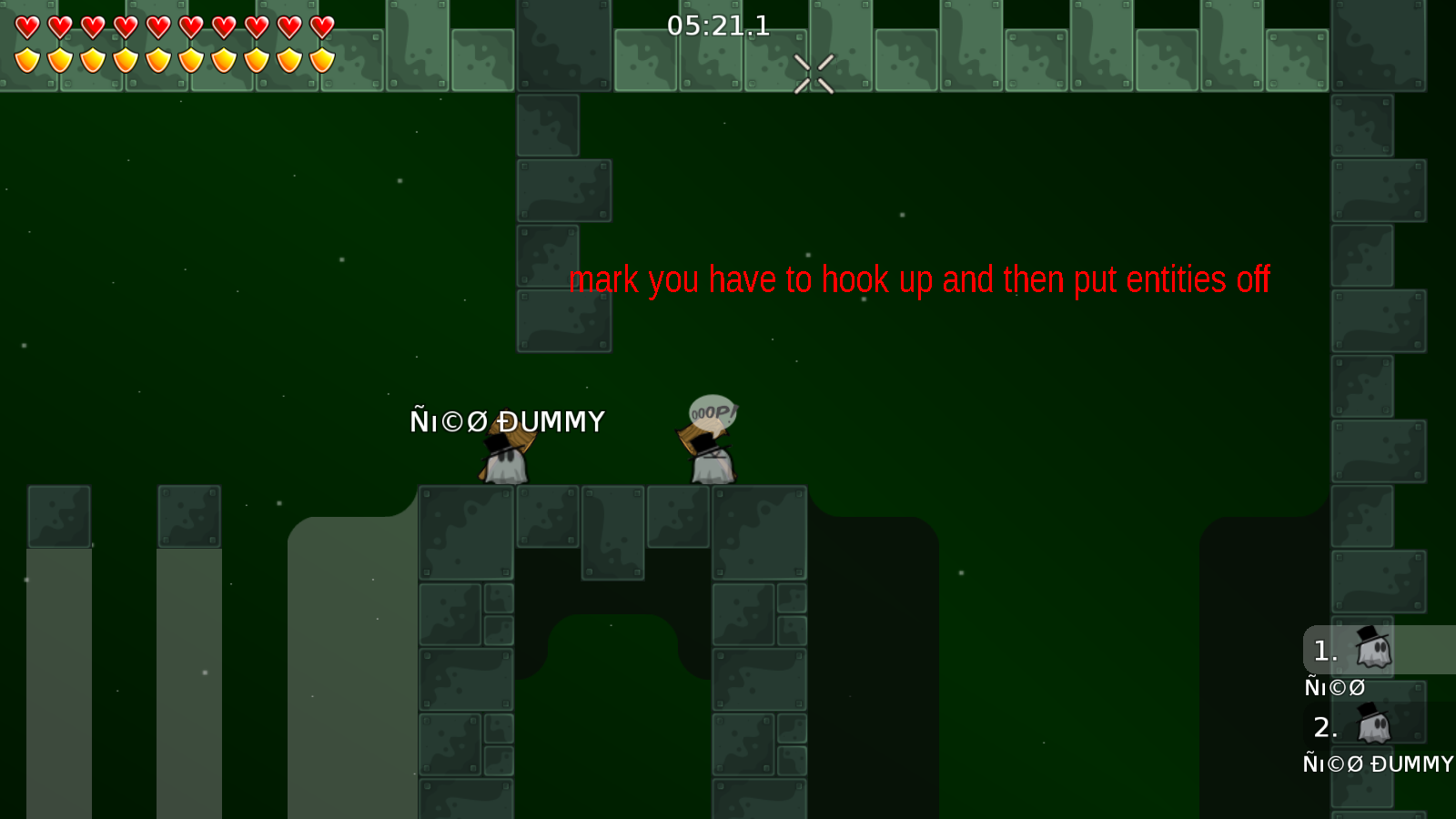This screenshot has width=1456, height=819.
Task: Click the first golden shield armor icon
Action: coord(27,60)
